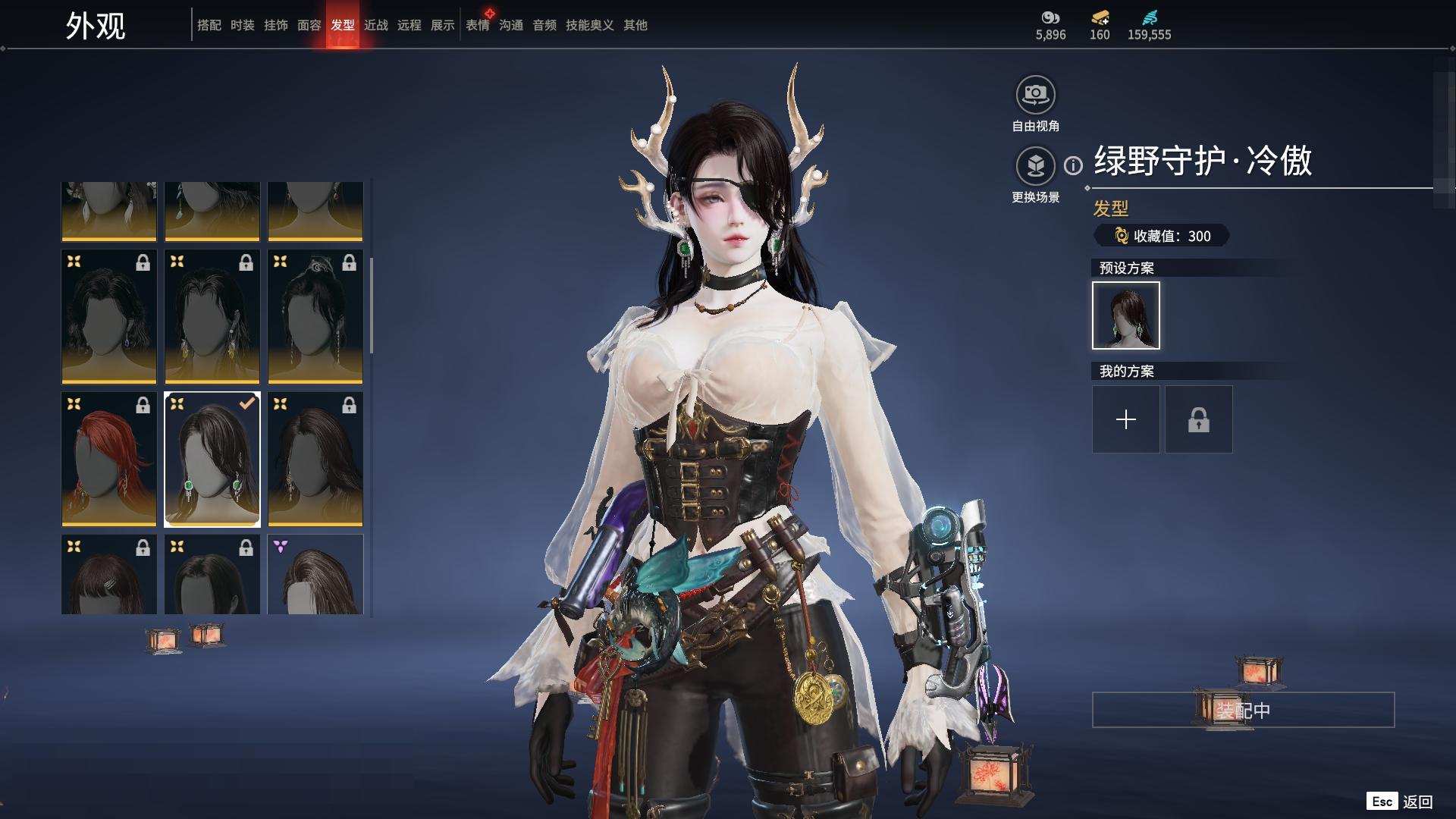
Task: Click the 更换场景 scene button
Action: [x=1035, y=166]
